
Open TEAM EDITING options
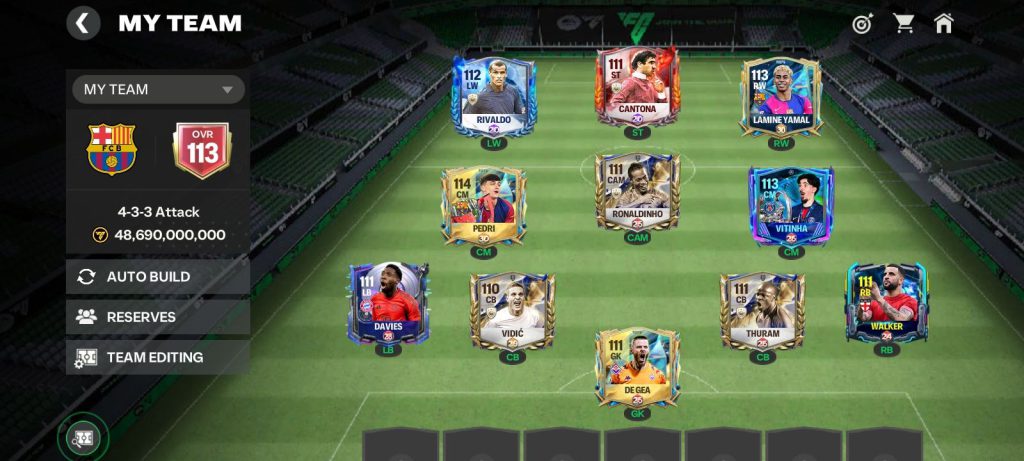[x=158, y=357]
